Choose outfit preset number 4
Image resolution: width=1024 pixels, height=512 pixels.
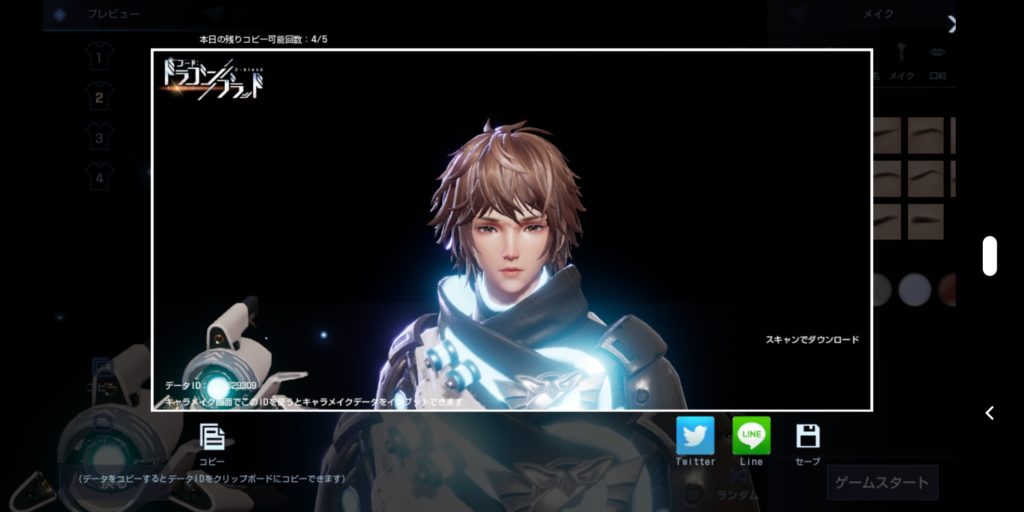pyautogui.click(x=99, y=178)
